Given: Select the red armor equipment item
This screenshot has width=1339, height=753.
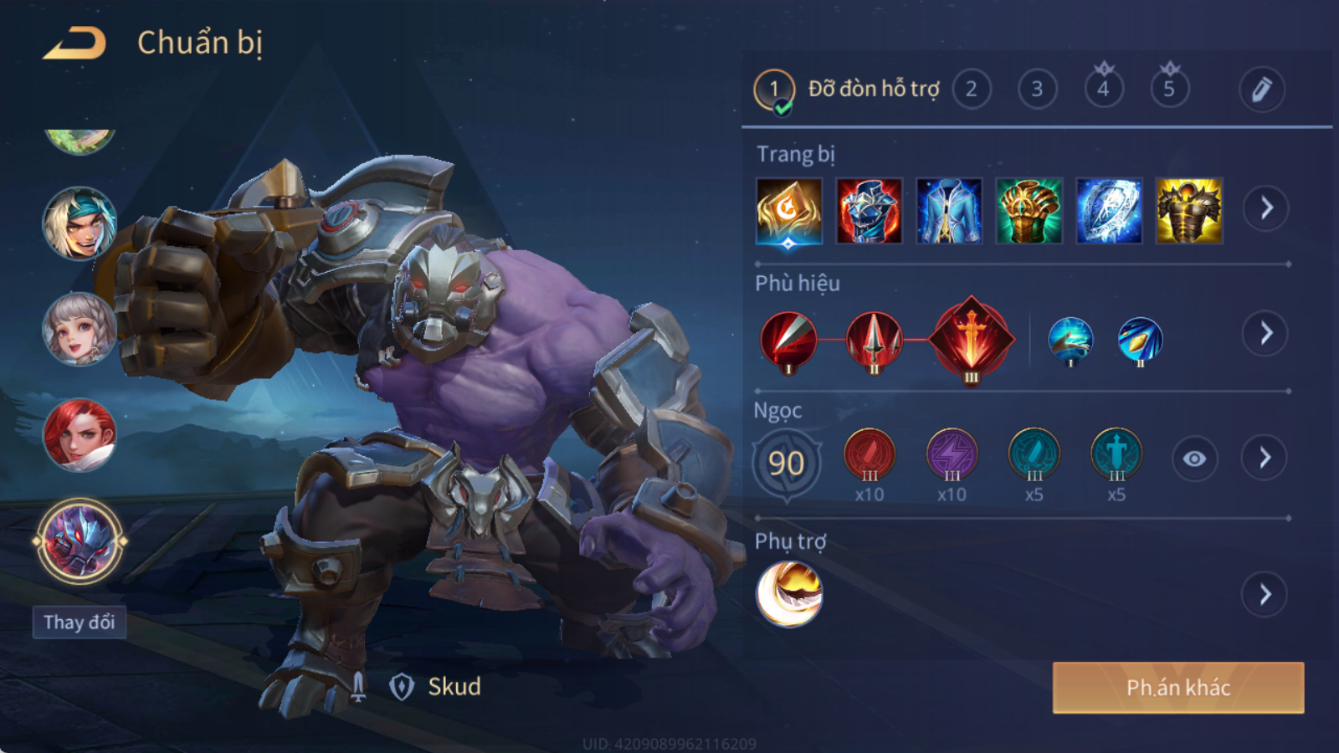Looking at the screenshot, I should click(x=869, y=211).
